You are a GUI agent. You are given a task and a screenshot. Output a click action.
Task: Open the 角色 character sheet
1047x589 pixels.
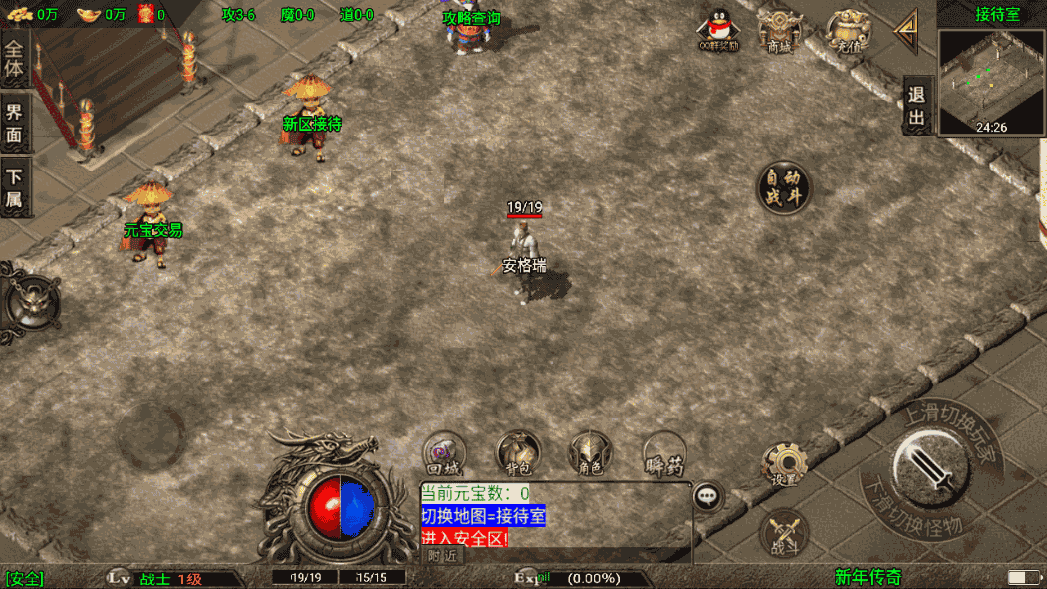[x=591, y=452]
